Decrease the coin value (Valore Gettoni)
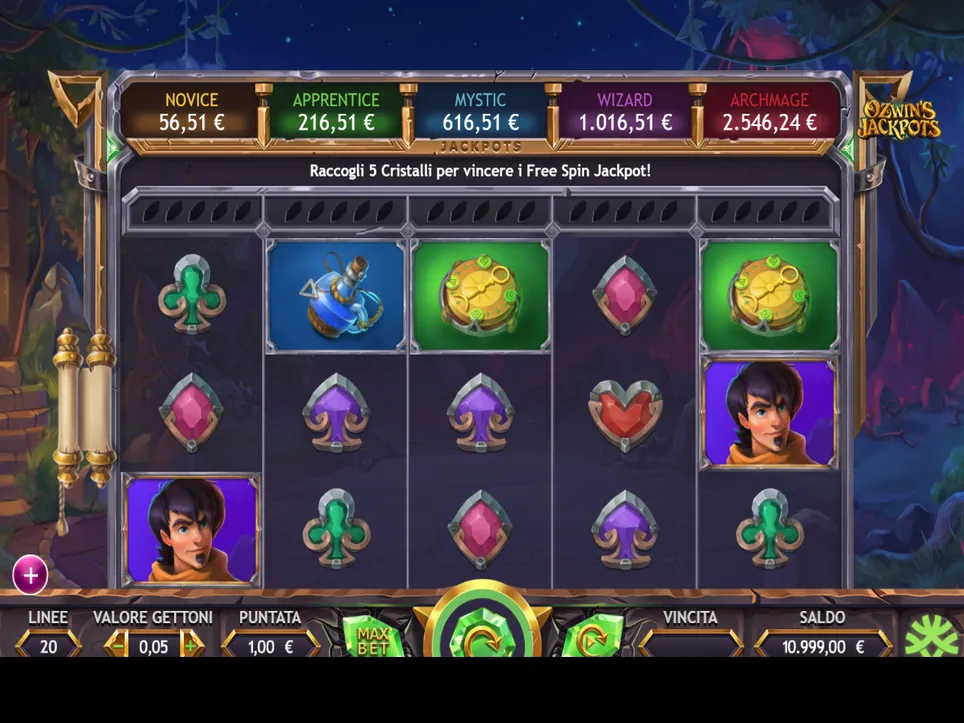Screen dimensions: 964x723 click(118, 646)
